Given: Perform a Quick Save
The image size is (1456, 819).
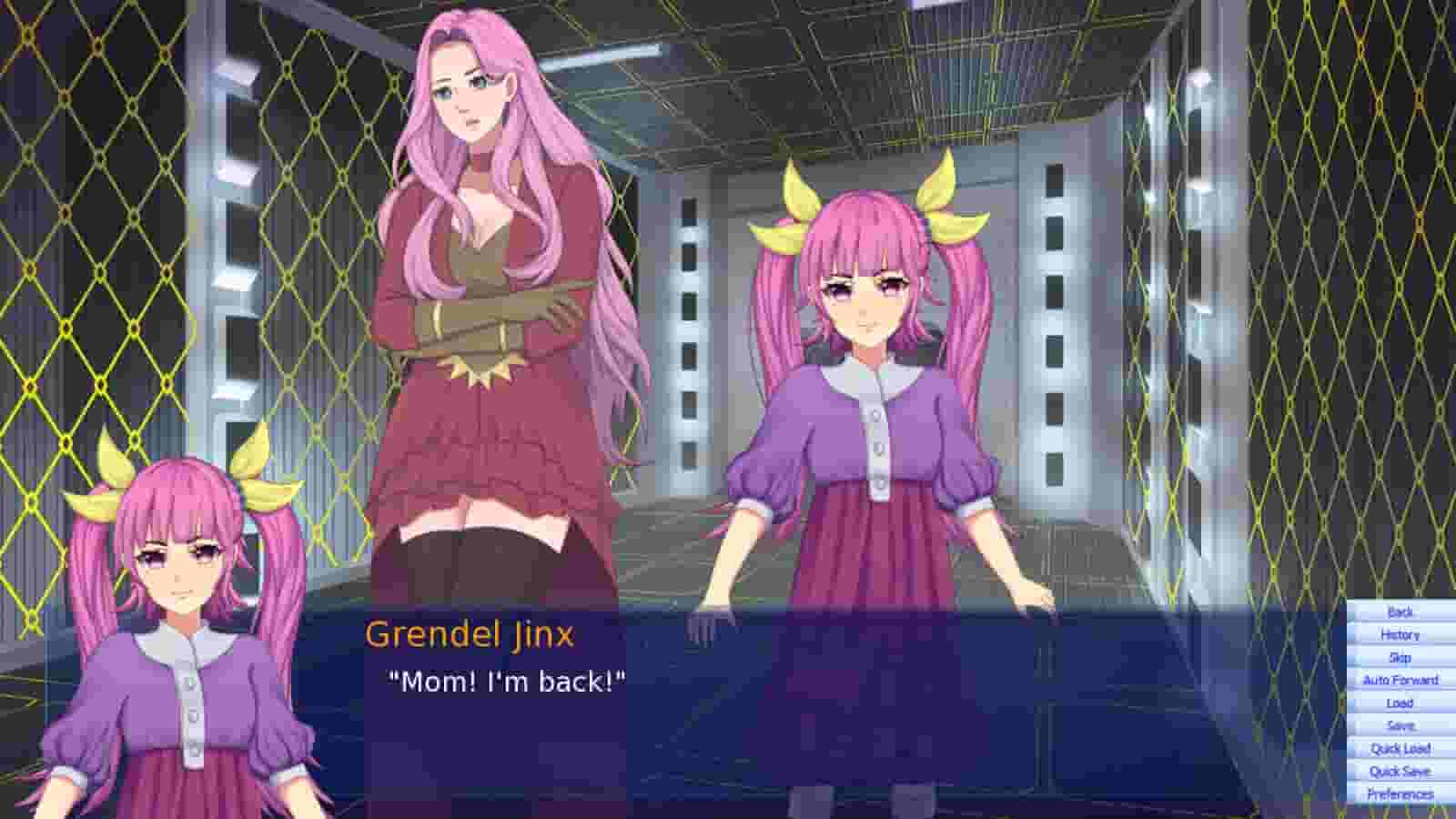Looking at the screenshot, I should pos(1400,770).
